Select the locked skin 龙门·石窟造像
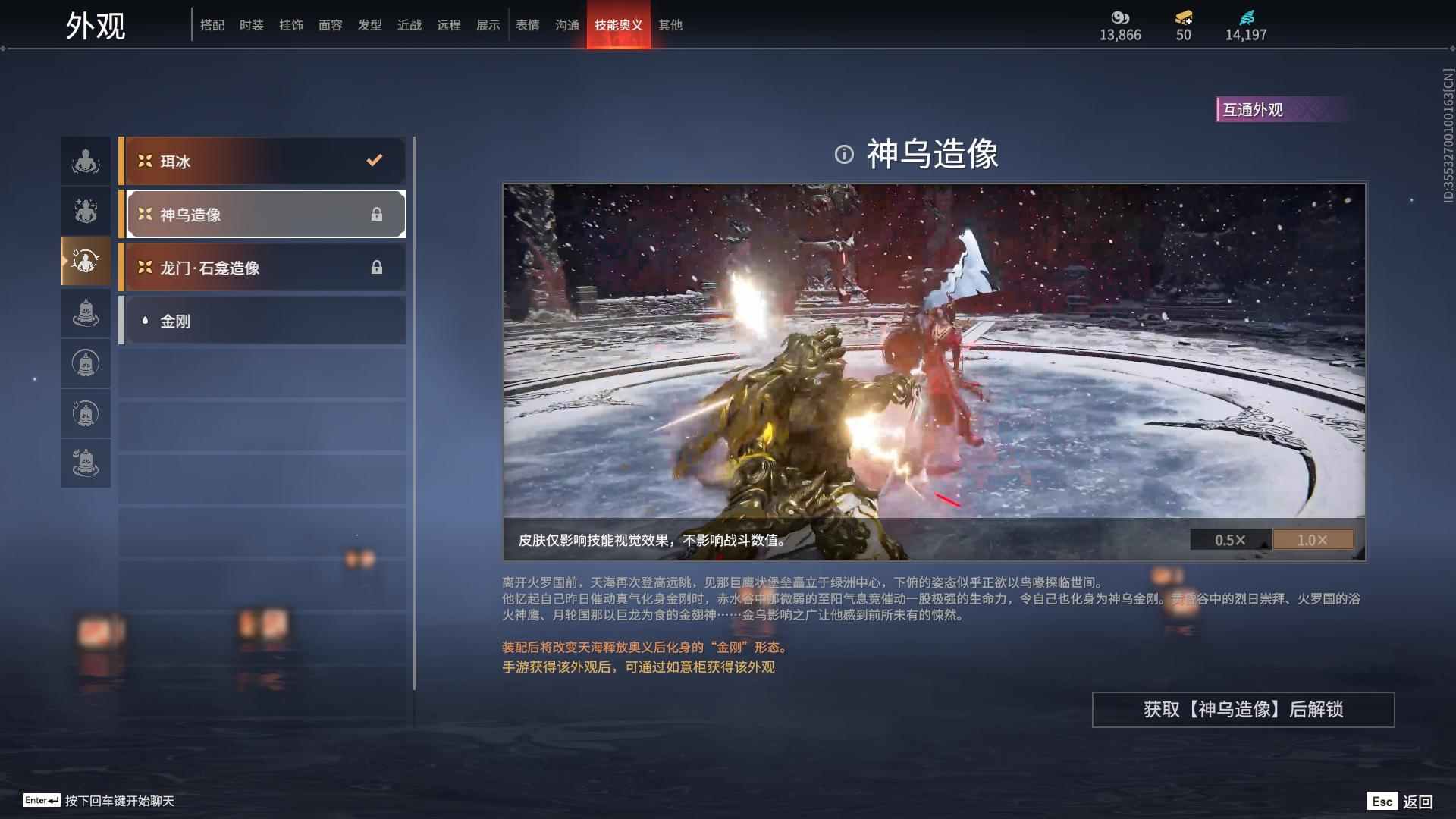The image size is (1456, 819). tap(262, 267)
